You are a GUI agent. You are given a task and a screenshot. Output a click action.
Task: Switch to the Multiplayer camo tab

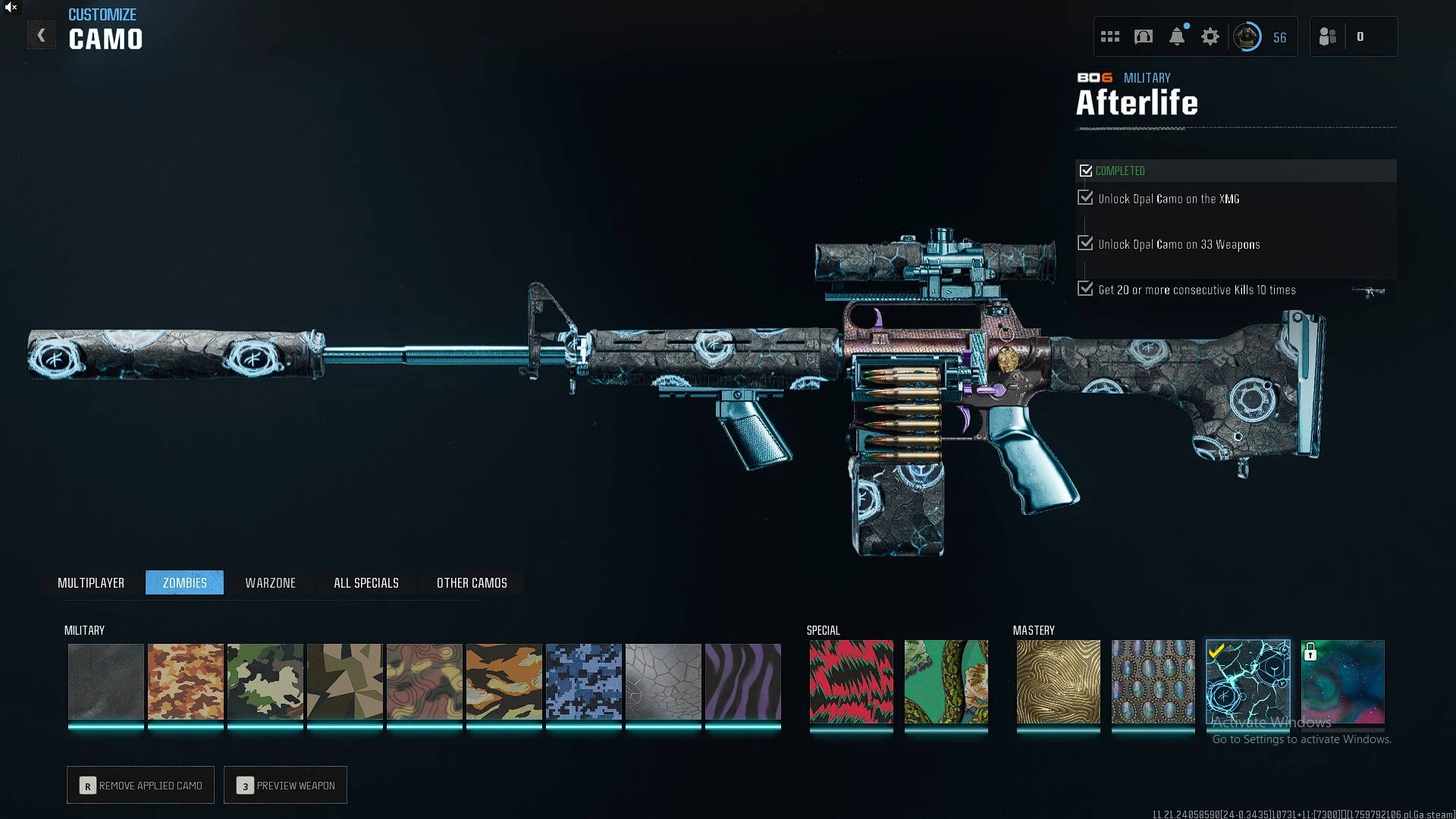pyautogui.click(x=91, y=582)
